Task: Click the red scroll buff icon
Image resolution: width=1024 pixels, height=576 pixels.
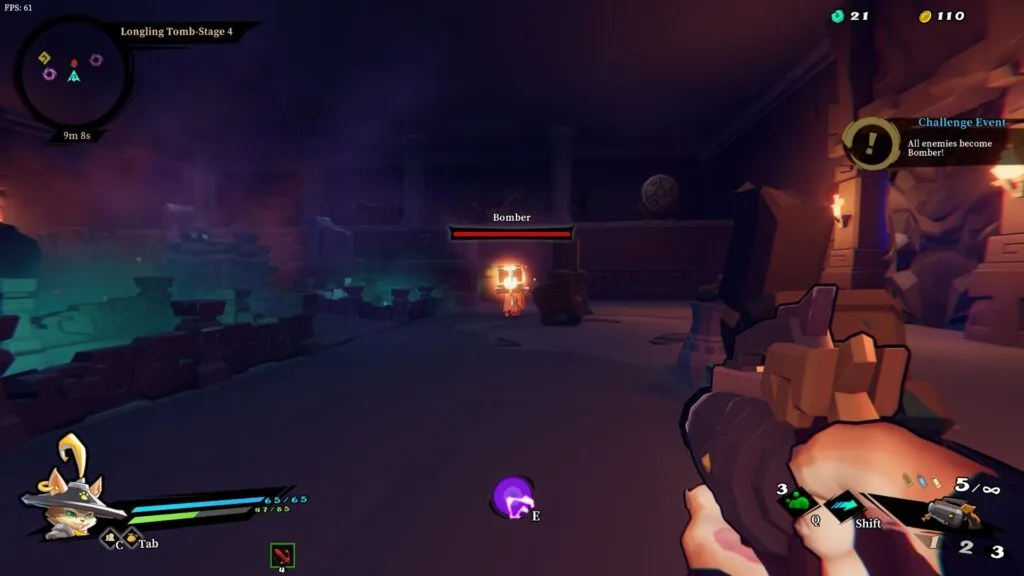Action: tap(282, 555)
